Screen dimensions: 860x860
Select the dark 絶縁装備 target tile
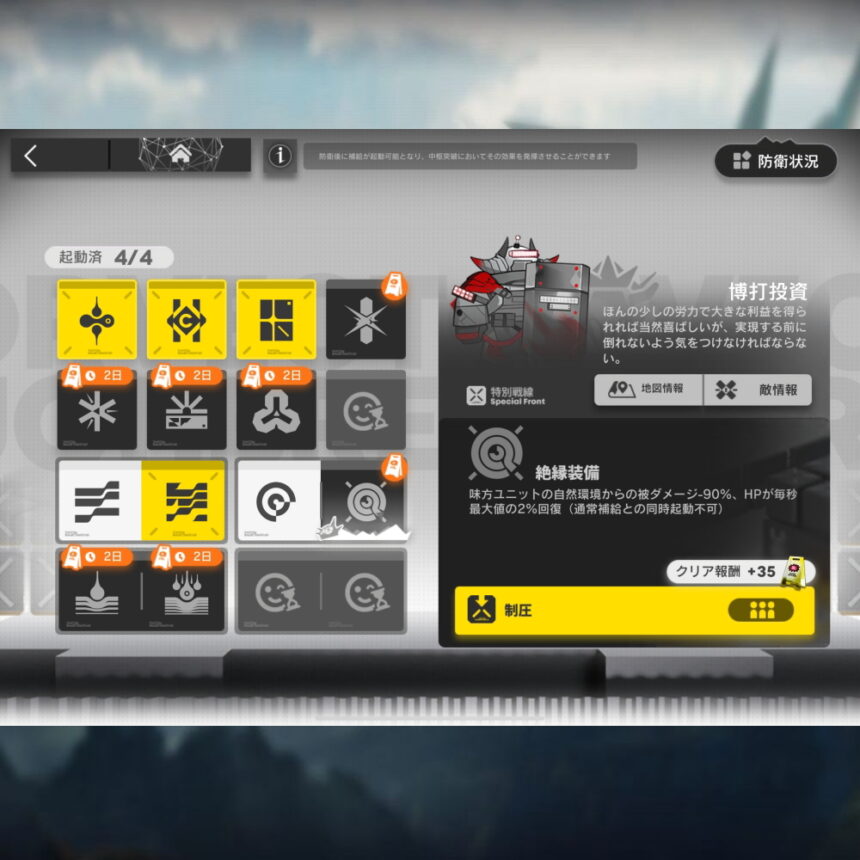[364, 500]
